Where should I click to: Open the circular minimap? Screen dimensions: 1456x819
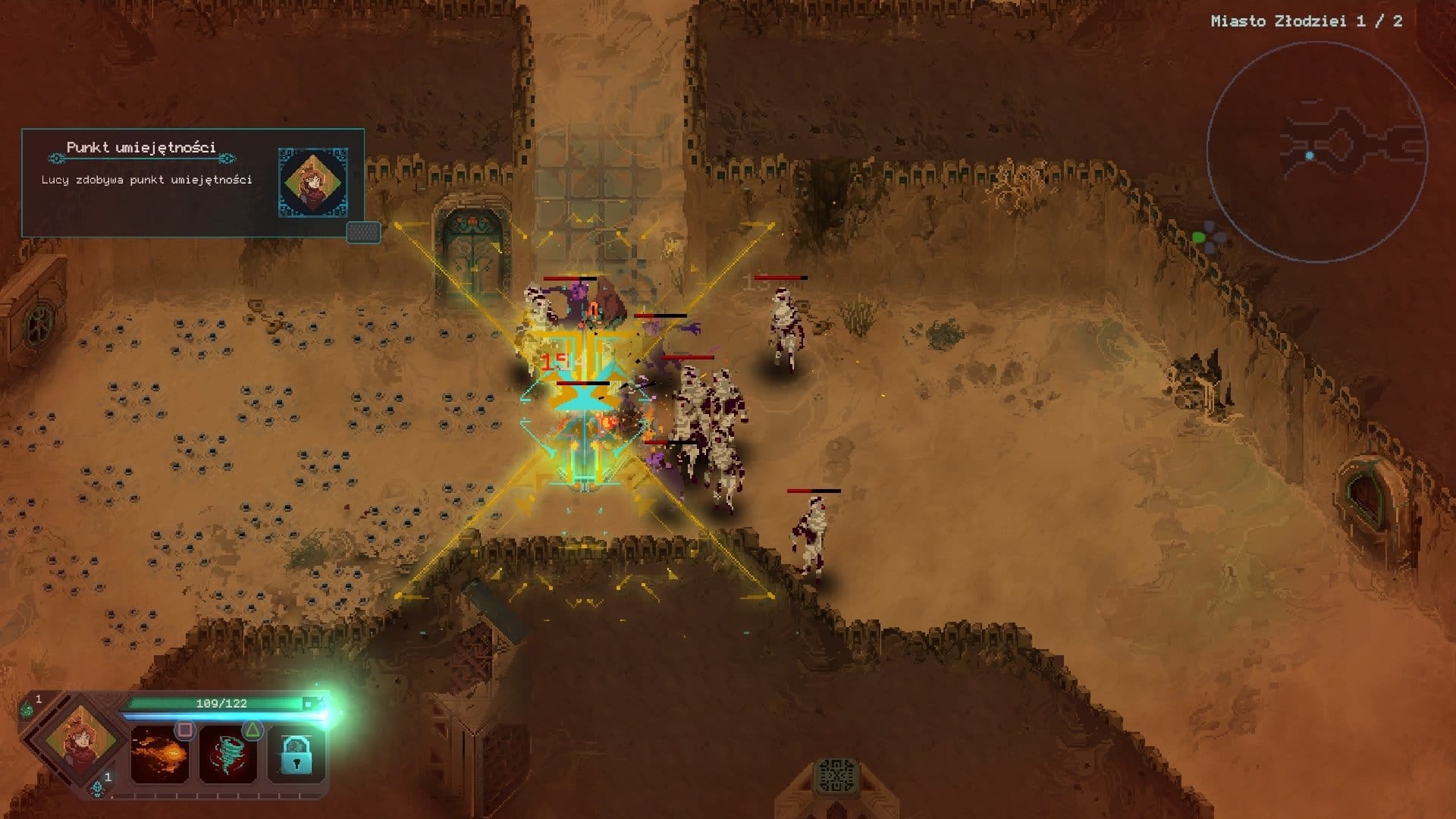(x=1316, y=151)
